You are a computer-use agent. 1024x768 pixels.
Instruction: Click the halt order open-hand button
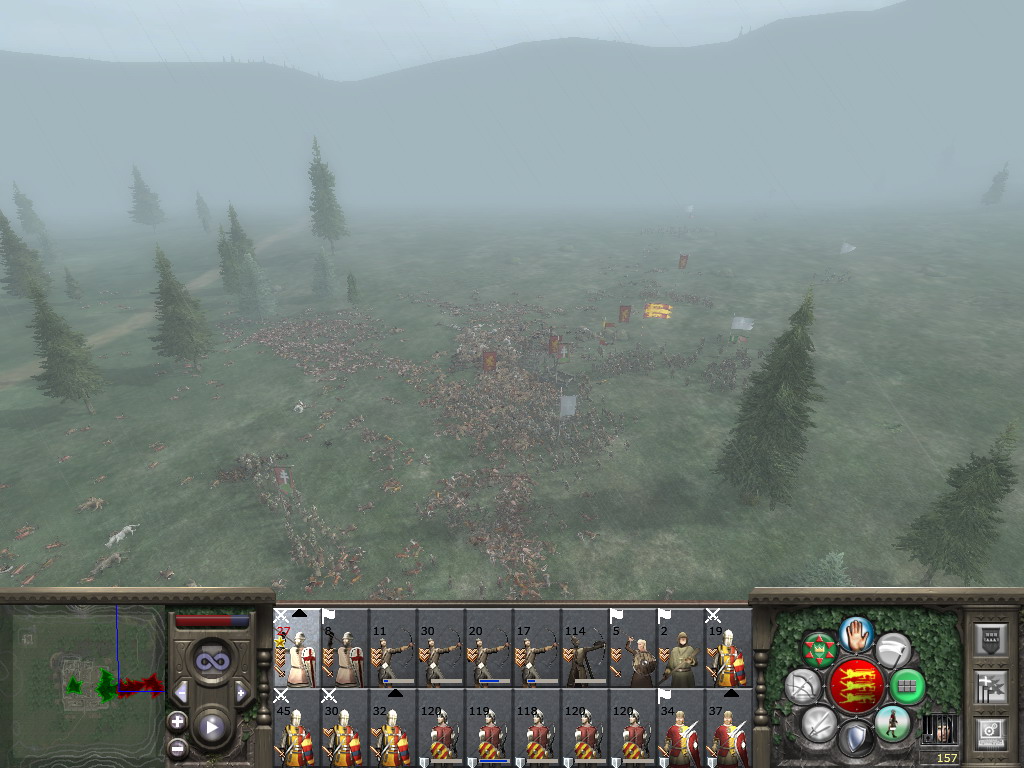[857, 633]
